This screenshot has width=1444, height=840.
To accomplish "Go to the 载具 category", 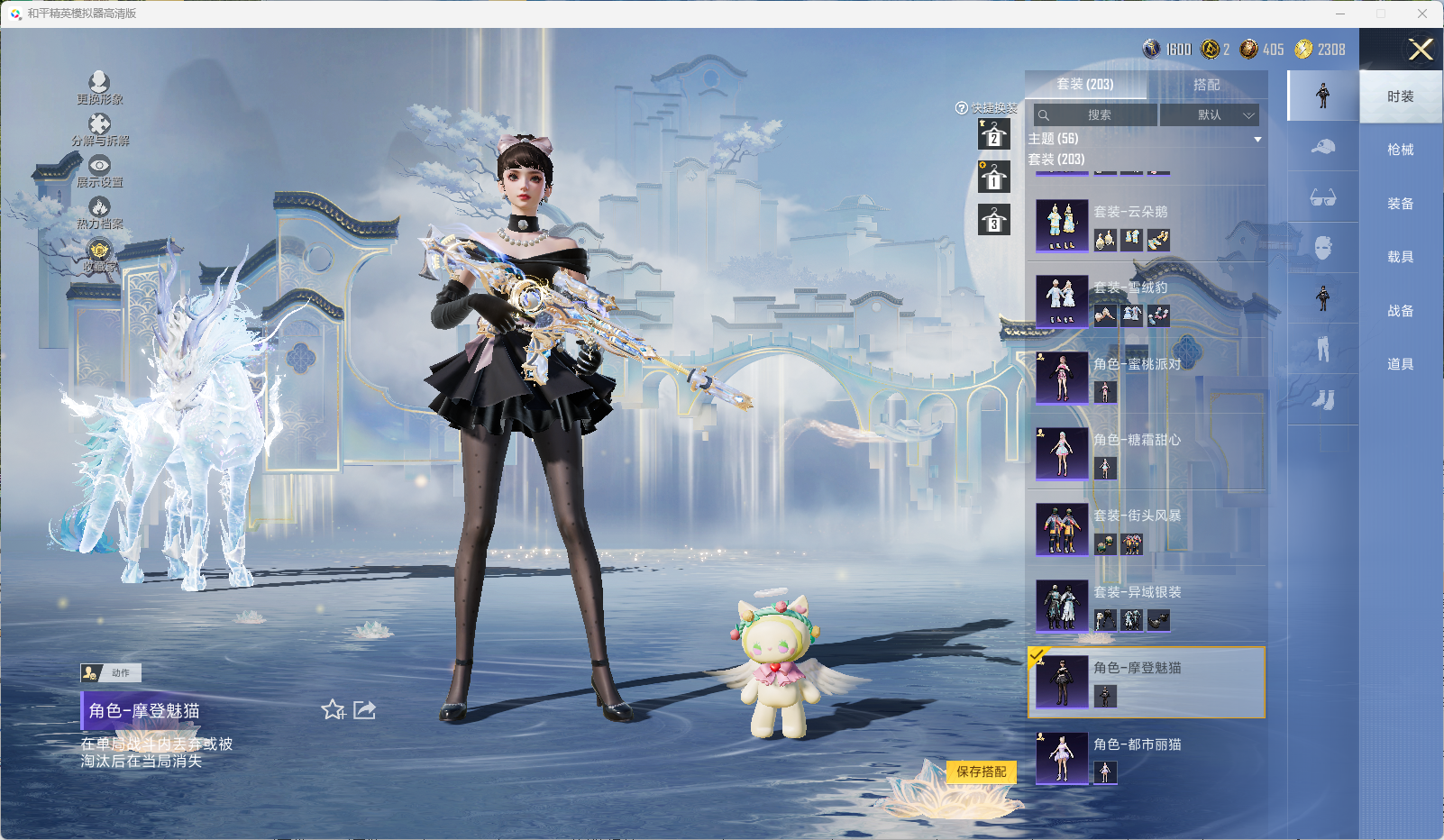I will pyautogui.click(x=1400, y=257).
